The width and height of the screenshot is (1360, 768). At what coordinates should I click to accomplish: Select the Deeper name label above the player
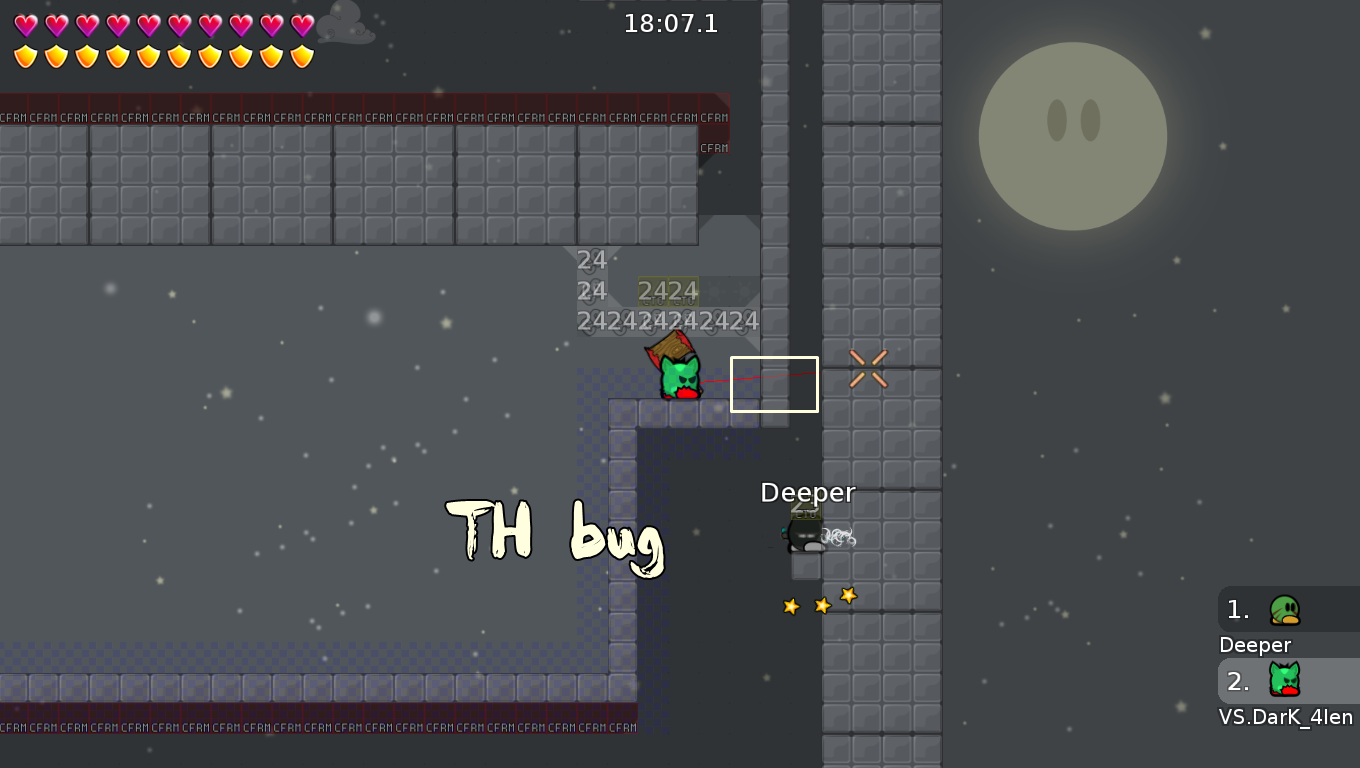[808, 492]
